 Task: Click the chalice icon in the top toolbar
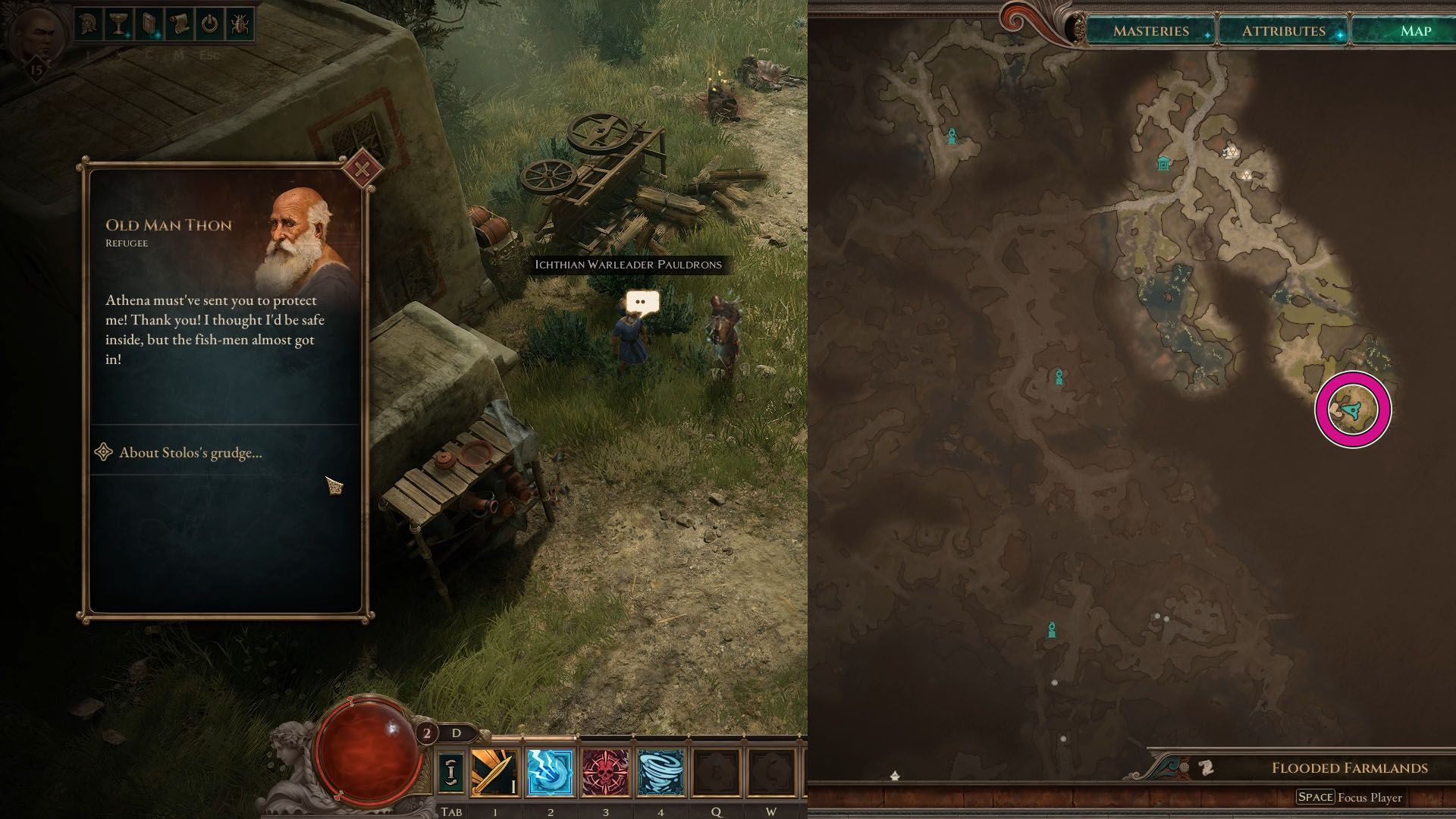coord(118,25)
